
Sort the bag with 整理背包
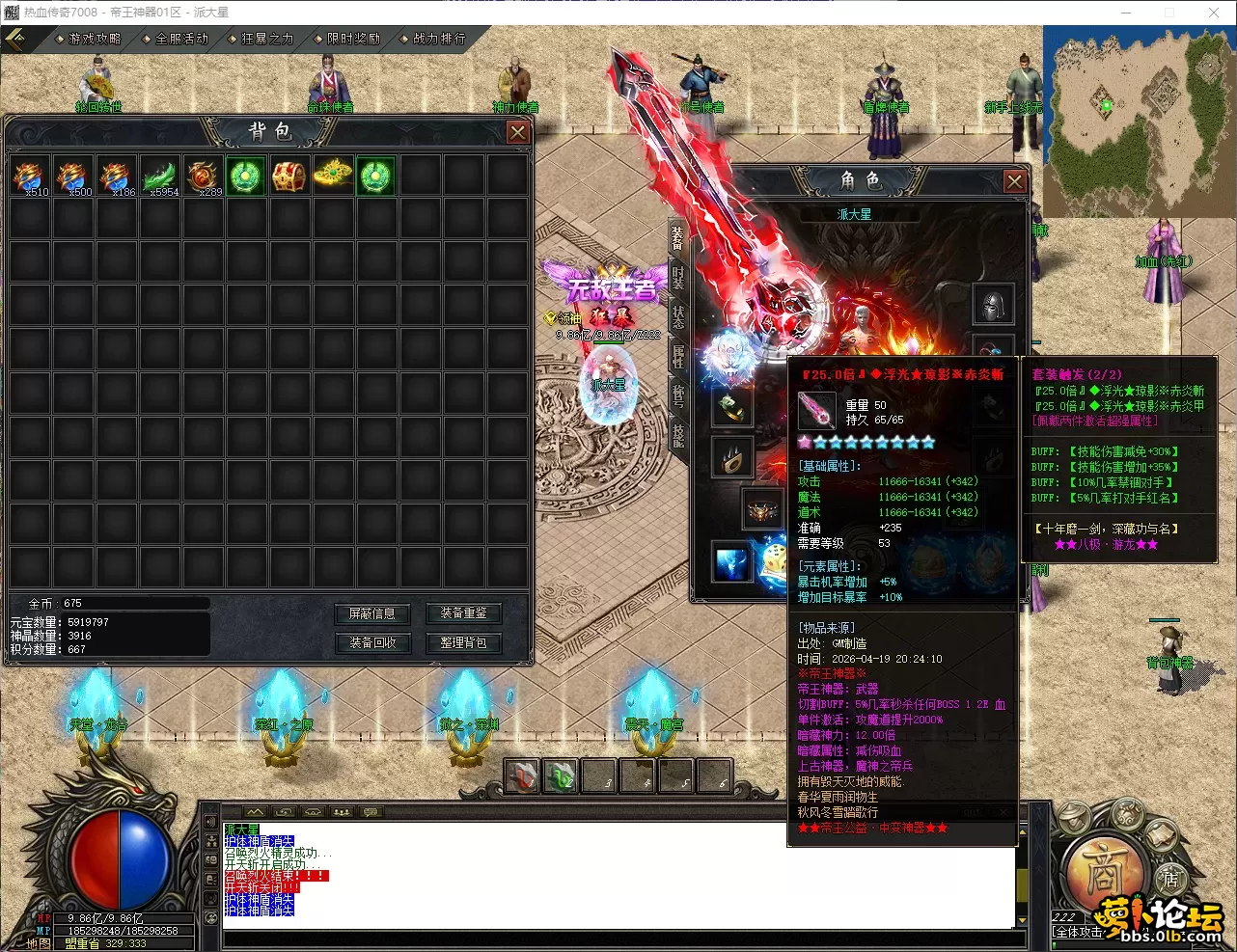(463, 642)
